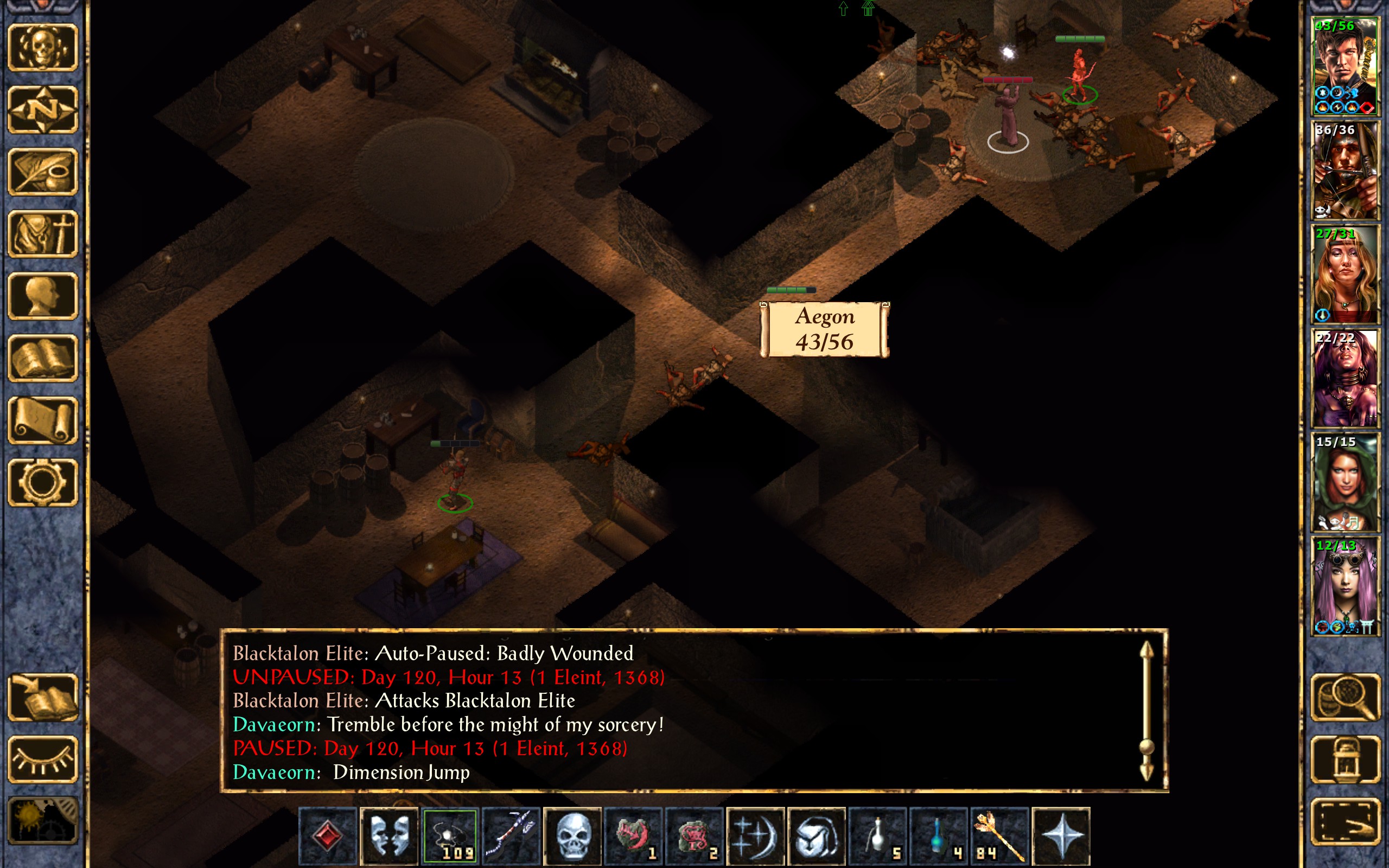
Task: Click the magnifying glass button
Action: coord(1345,698)
